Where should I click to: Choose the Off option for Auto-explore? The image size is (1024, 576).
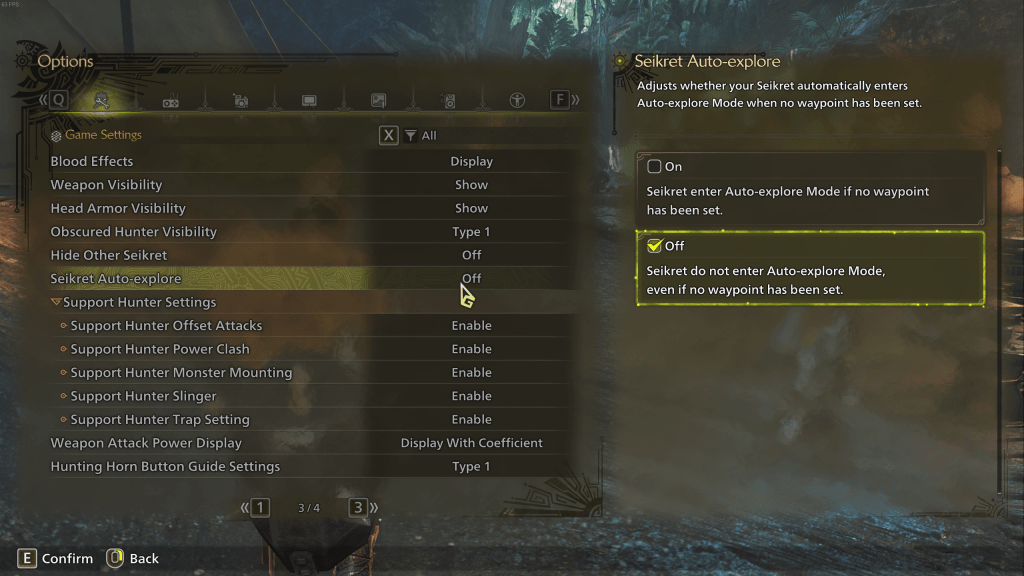point(655,246)
